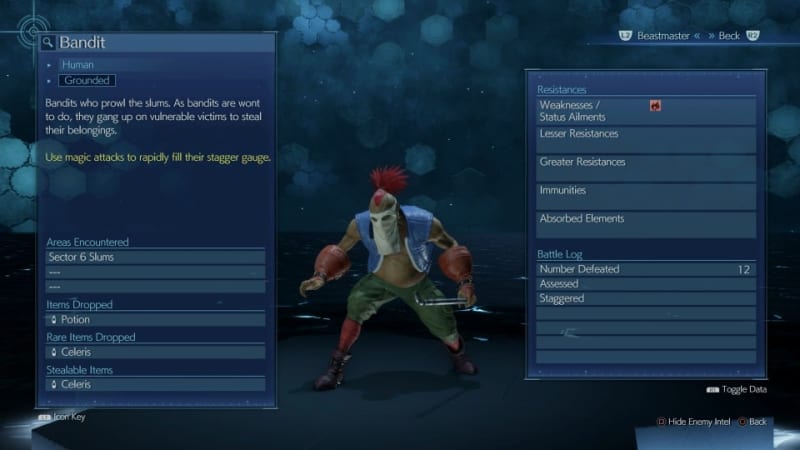Select the Assessed battle log row
This screenshot has width=800, height=450.
pyautogui.click(x=646, y=284)
